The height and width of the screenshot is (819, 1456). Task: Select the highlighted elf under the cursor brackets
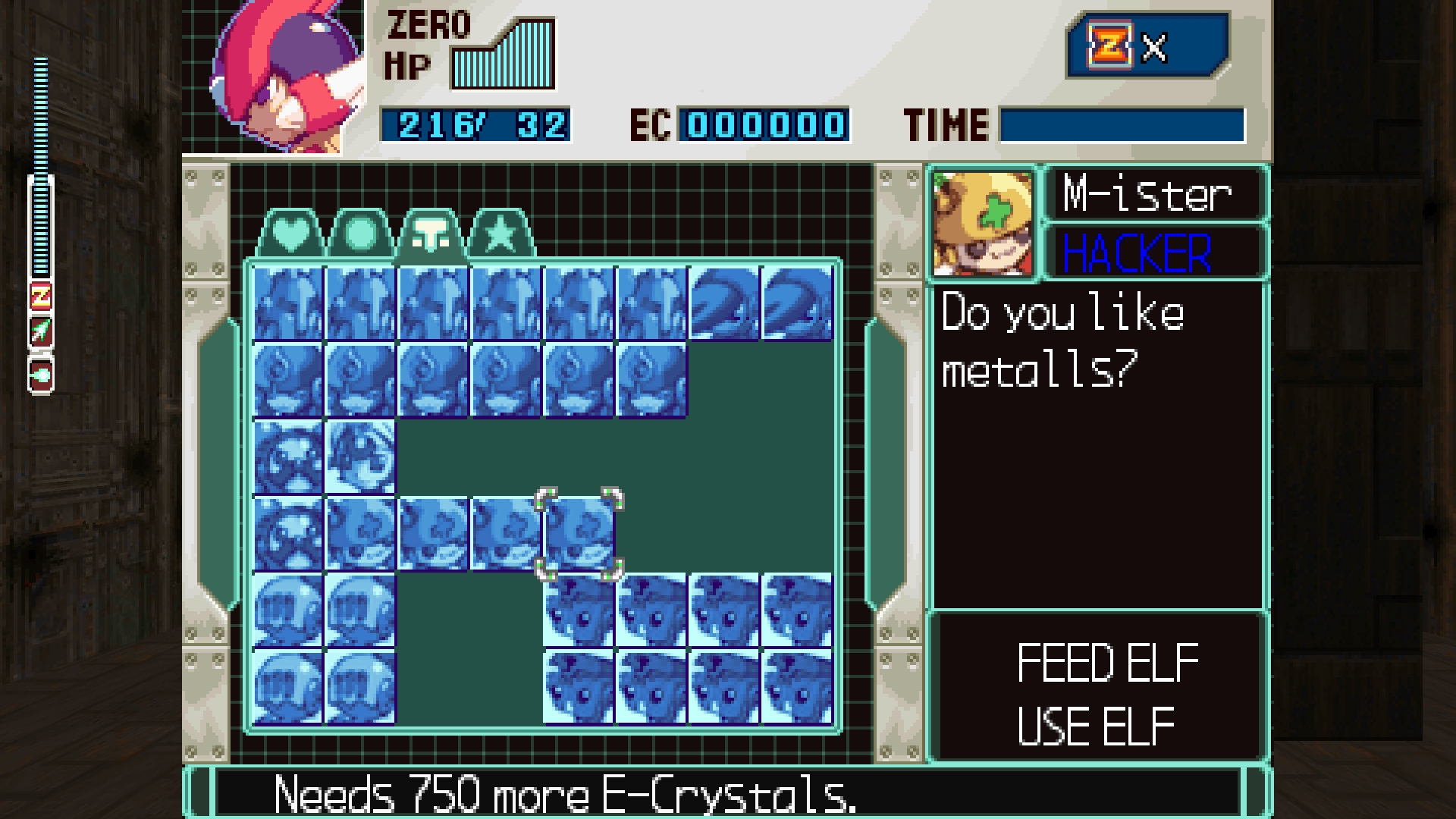coord(579,532)
